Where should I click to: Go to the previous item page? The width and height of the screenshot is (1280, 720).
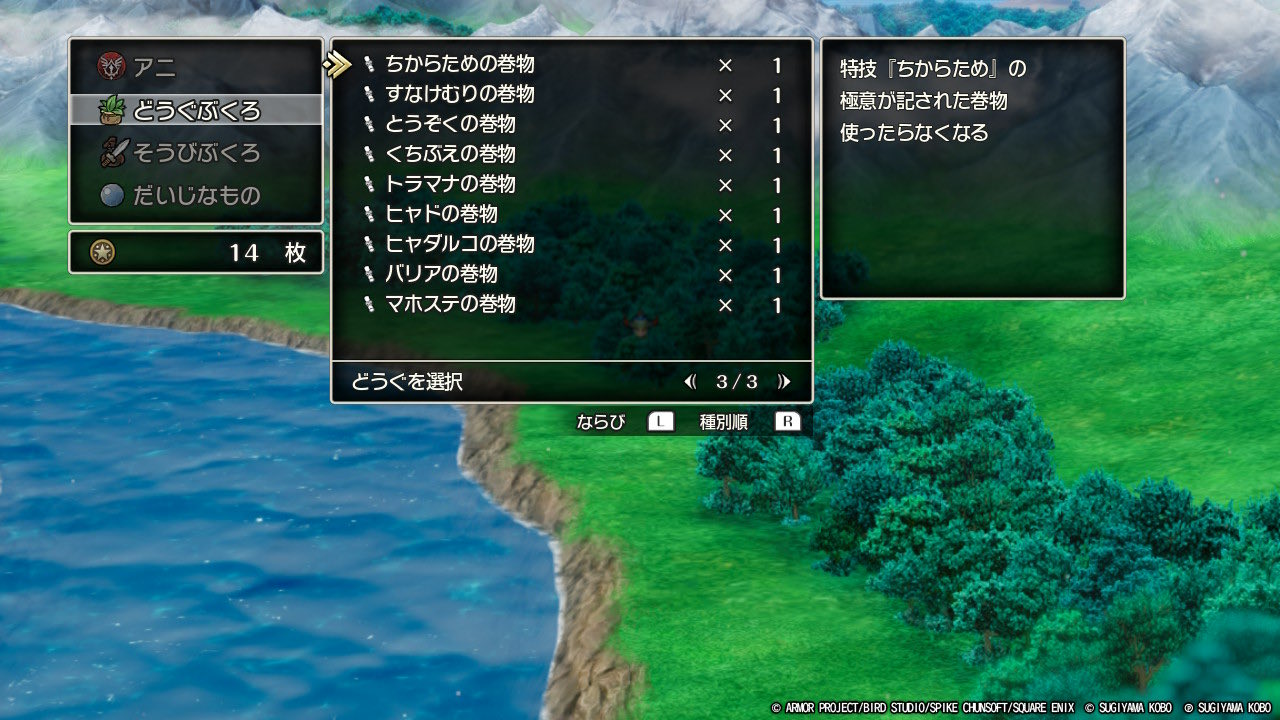[690, 382]
